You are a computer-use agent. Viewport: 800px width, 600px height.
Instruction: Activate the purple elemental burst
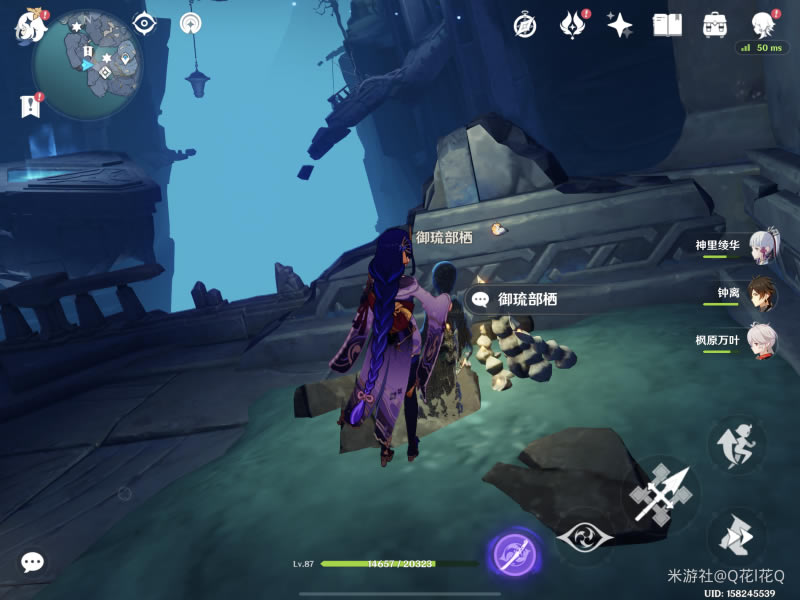516,555
